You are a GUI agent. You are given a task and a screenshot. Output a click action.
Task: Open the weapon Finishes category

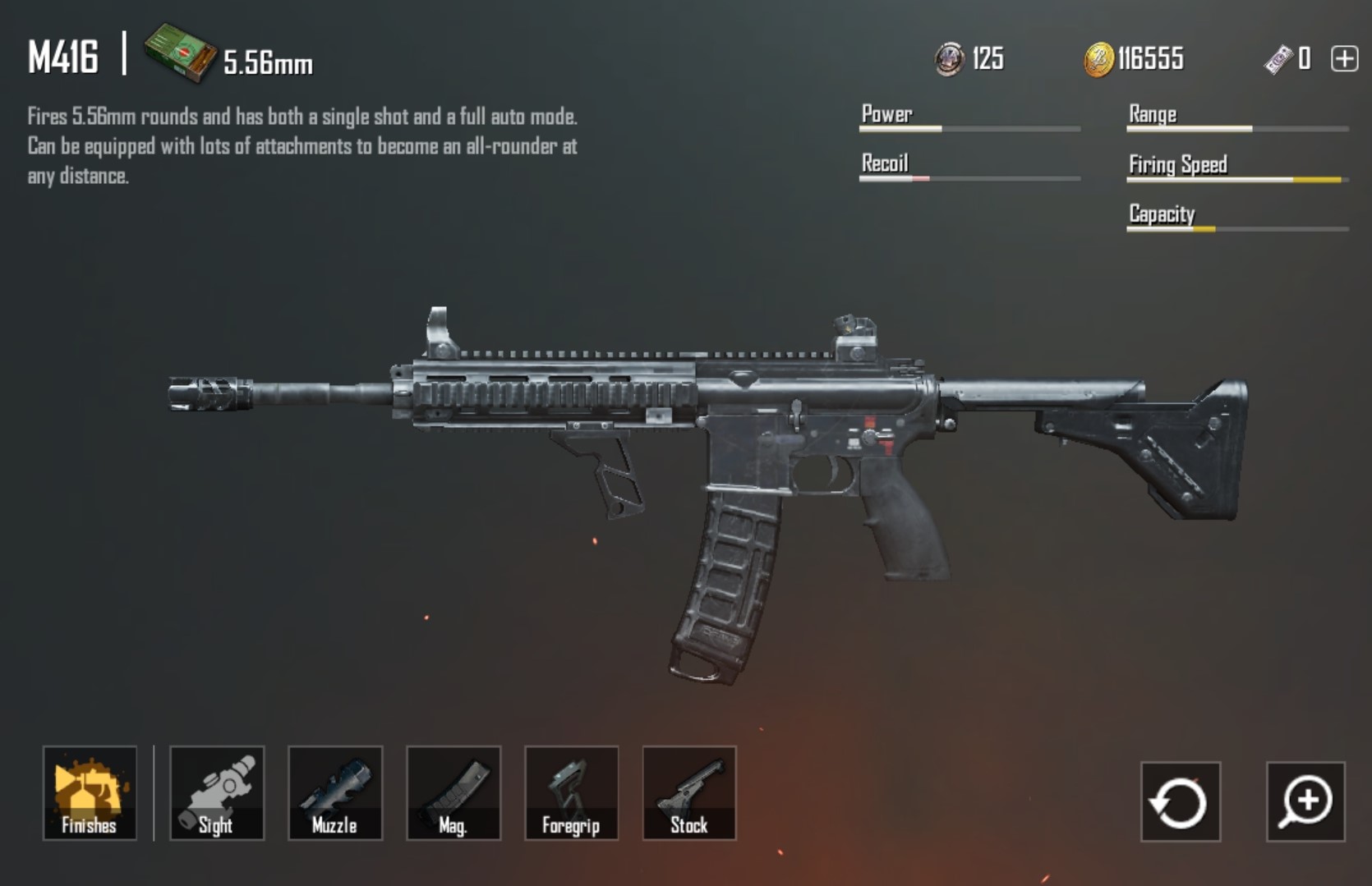(x=90, y=793)
